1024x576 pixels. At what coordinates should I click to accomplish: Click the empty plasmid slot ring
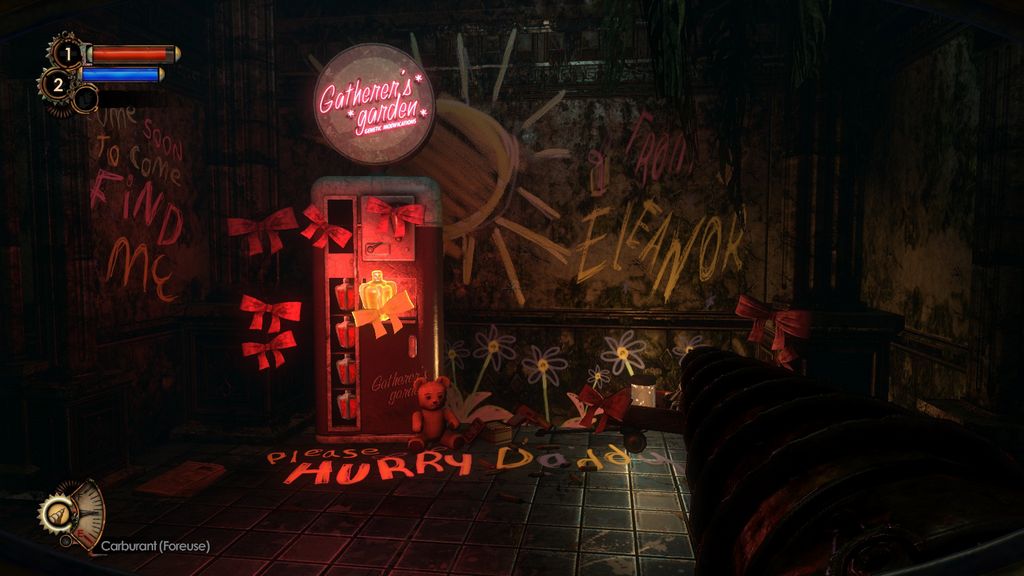point(86,98)
